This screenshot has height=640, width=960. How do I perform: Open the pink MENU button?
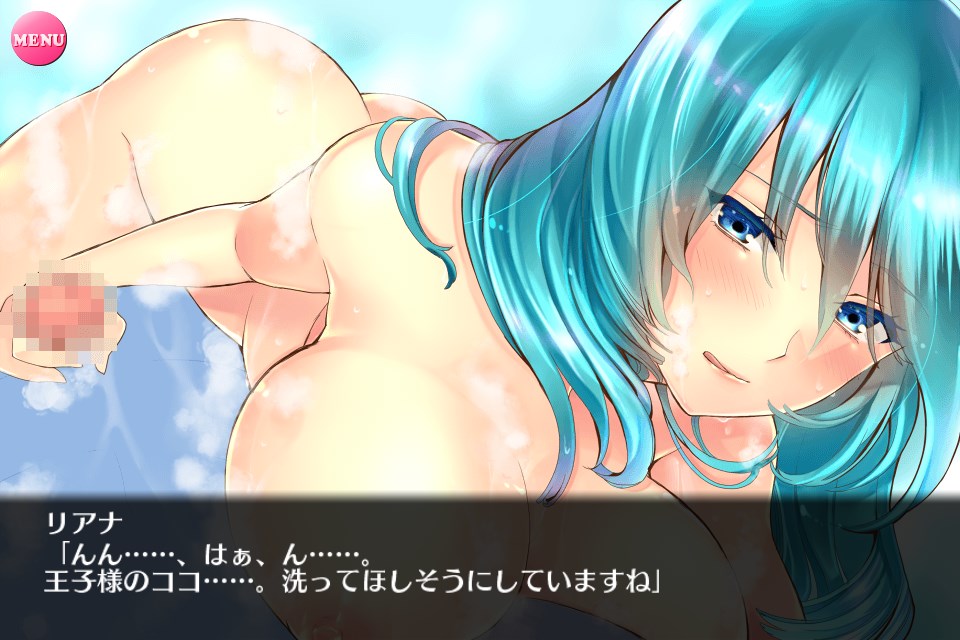click(x=38, y=40)
